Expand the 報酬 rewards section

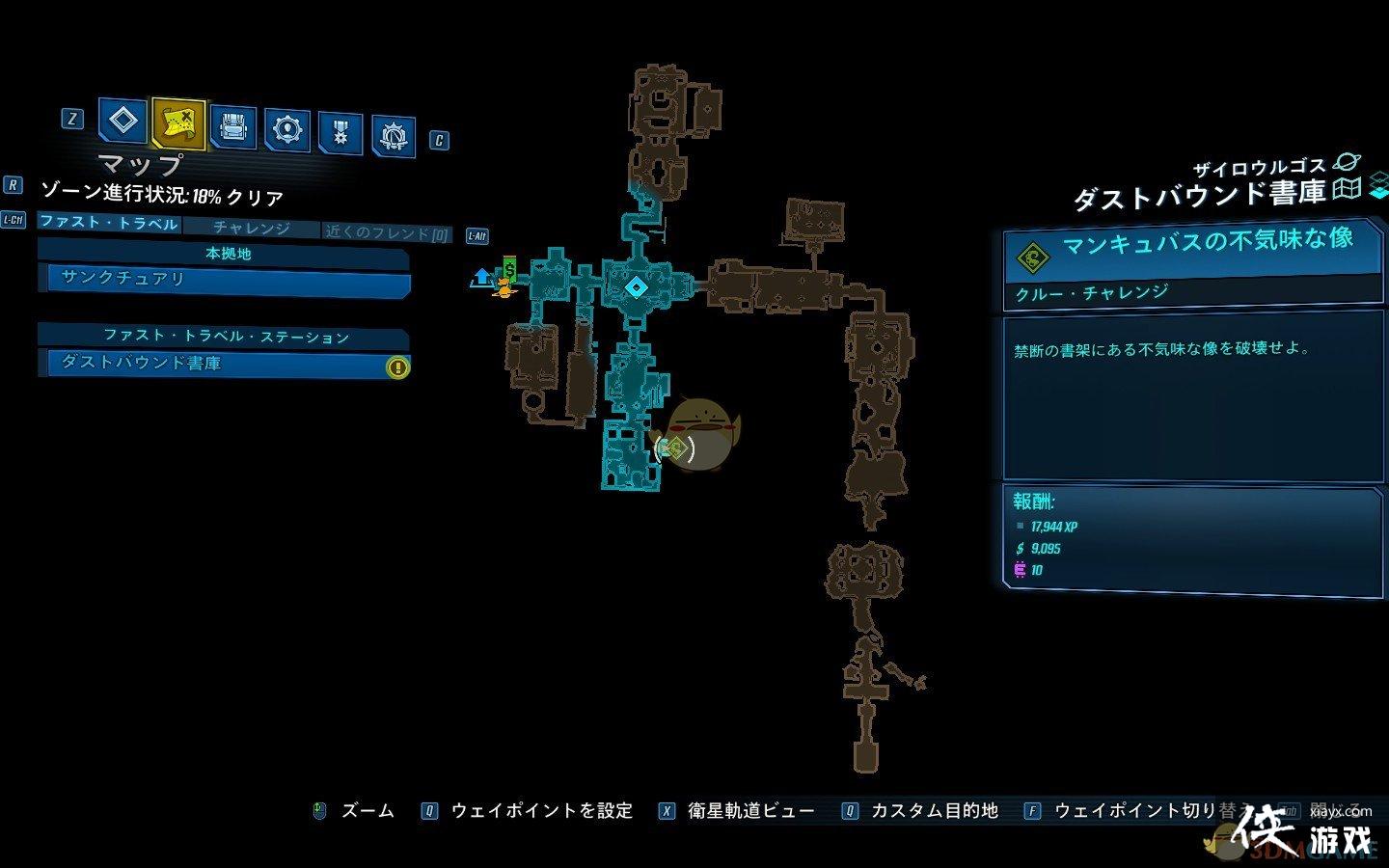click(1031, 502)
